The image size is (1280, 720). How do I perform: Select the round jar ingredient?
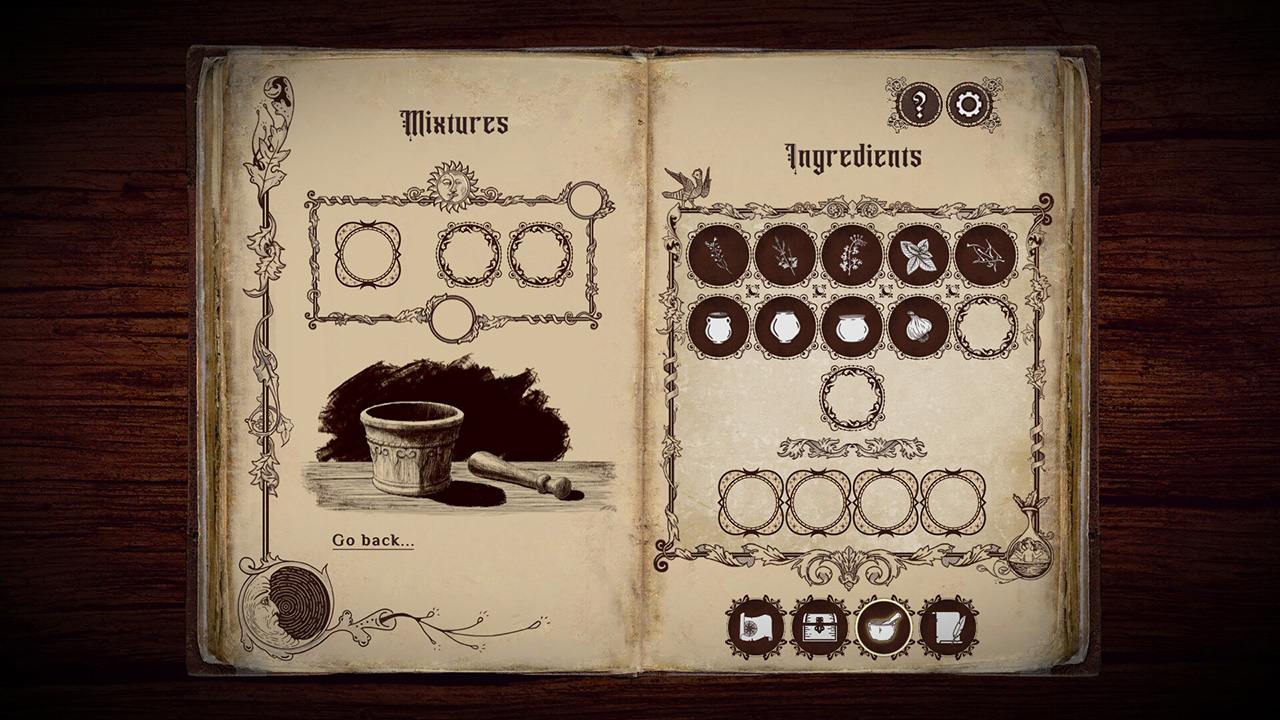pos(783,328)
